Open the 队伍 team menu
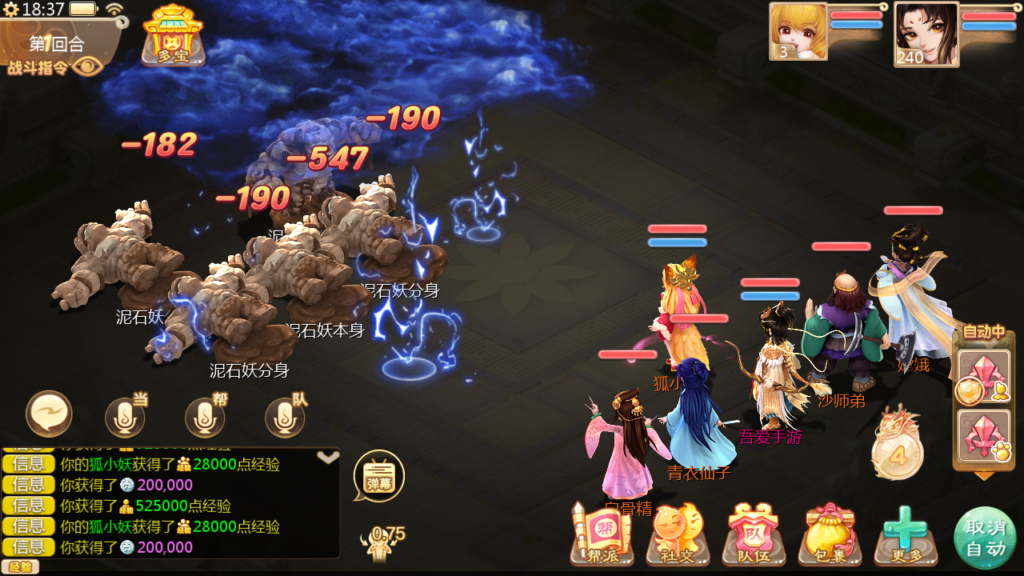The image size is (1024, 576). [x=752, y=535]
